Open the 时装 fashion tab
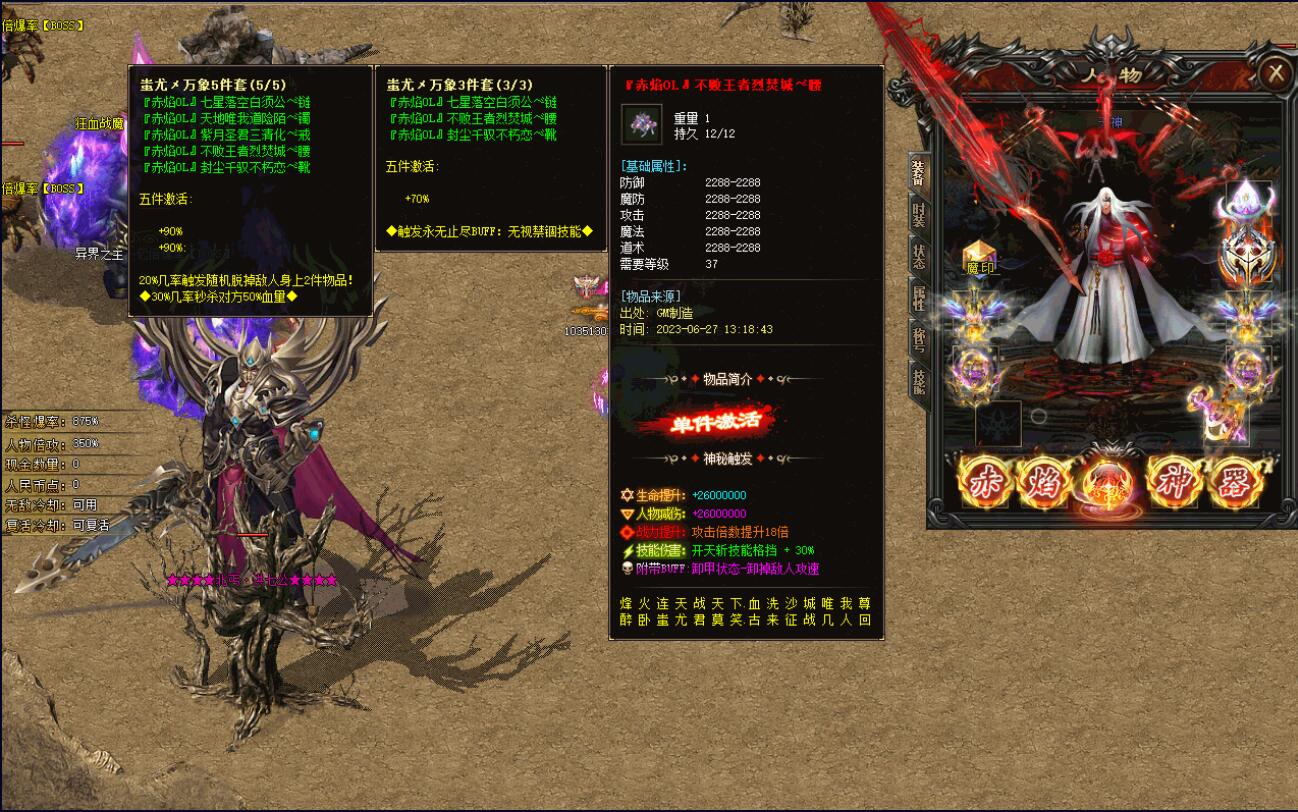 (x=918, y=215)
